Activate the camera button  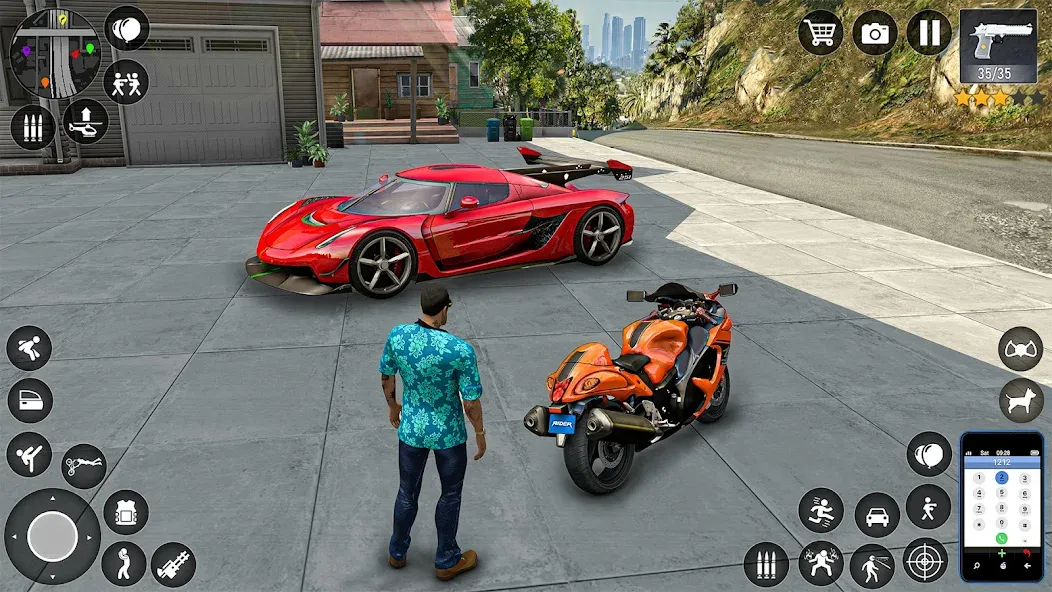coord(875,32)
